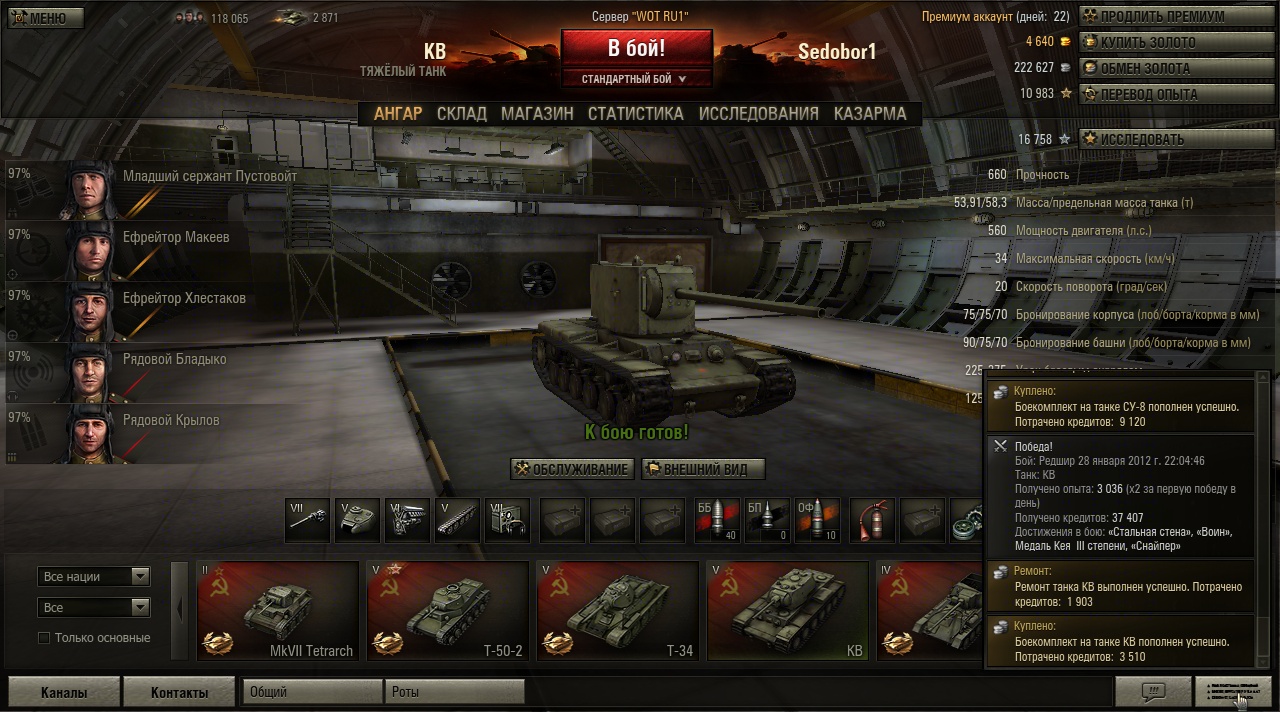
Task: Start battle with the В бой! button
Action: coord(636,48)
